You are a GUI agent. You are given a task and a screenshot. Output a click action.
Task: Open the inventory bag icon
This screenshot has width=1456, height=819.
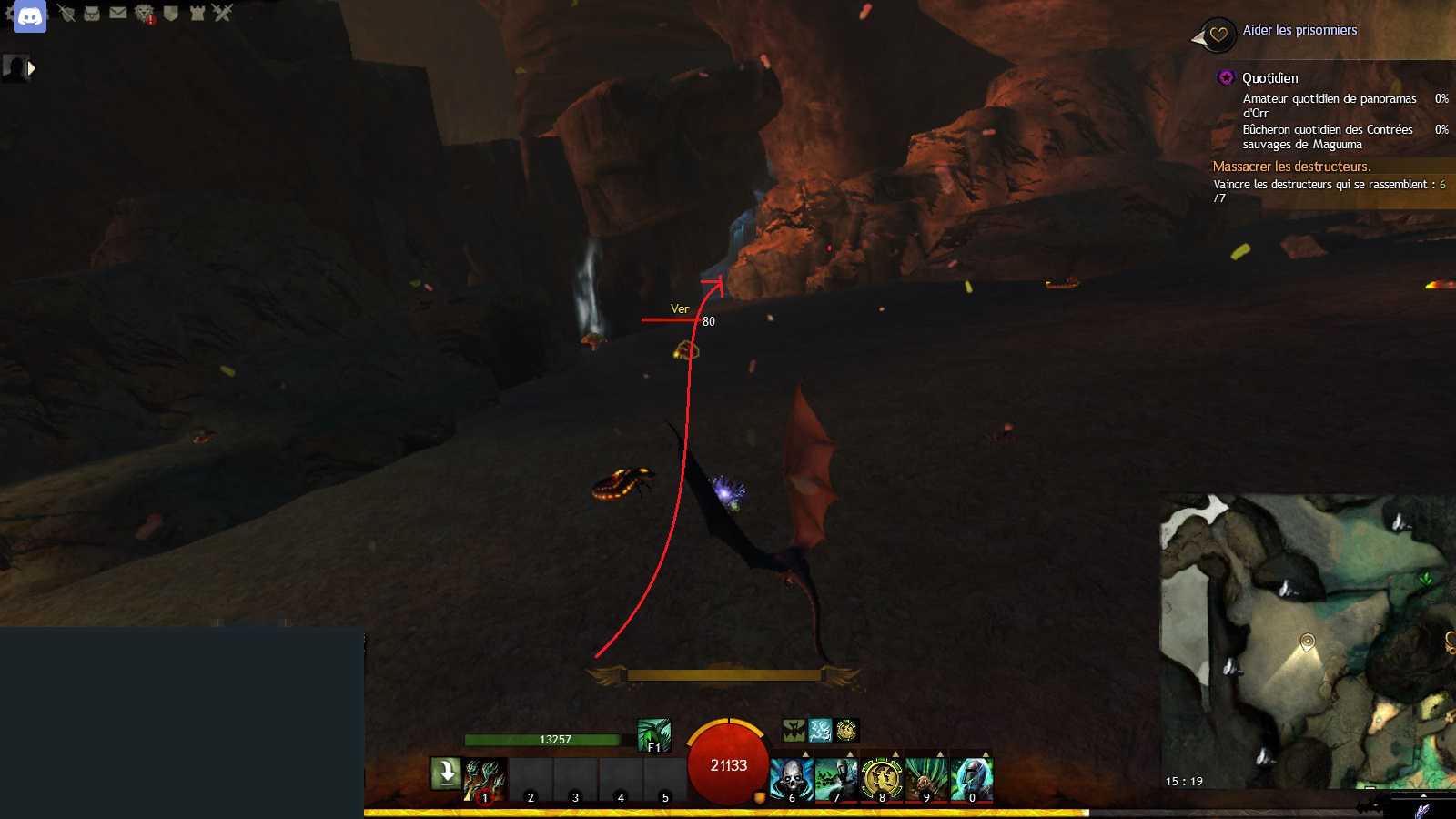tap(92, 13)
